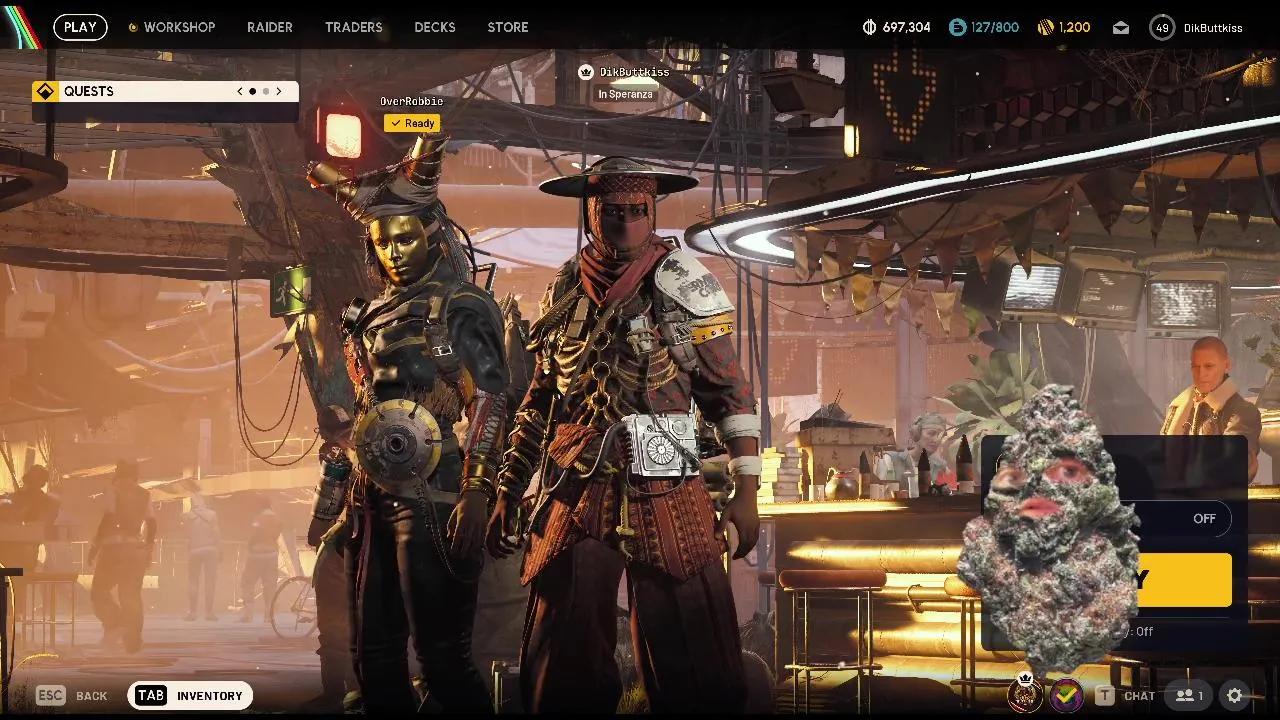Viewport: 1280px width, 720px height.
Task: Switch to the Workshop tab
Action: click(178, 27)
